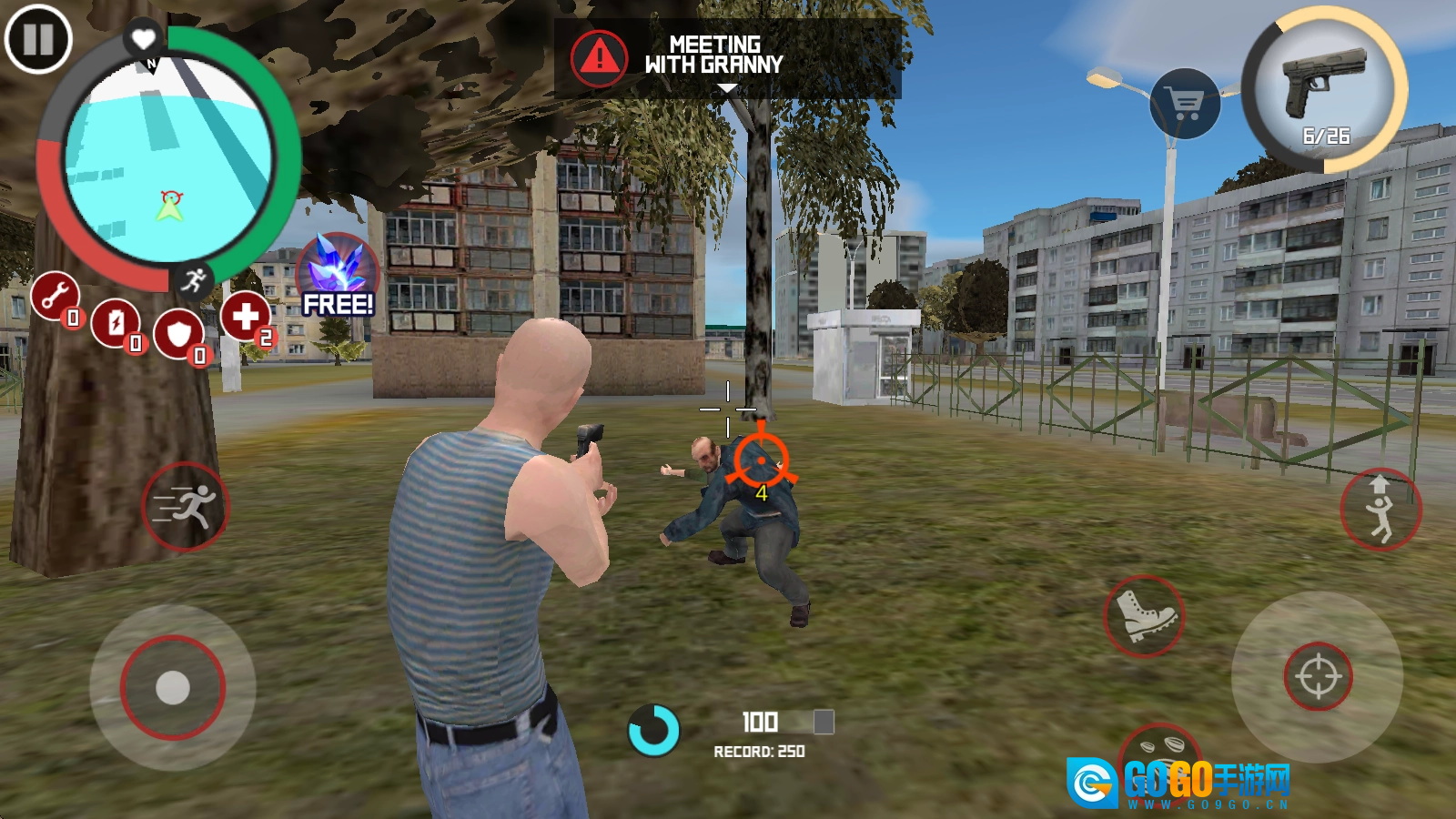Tap the movement joystick
This screenshot has width=1456, height=819.
(x=173, y=687)
